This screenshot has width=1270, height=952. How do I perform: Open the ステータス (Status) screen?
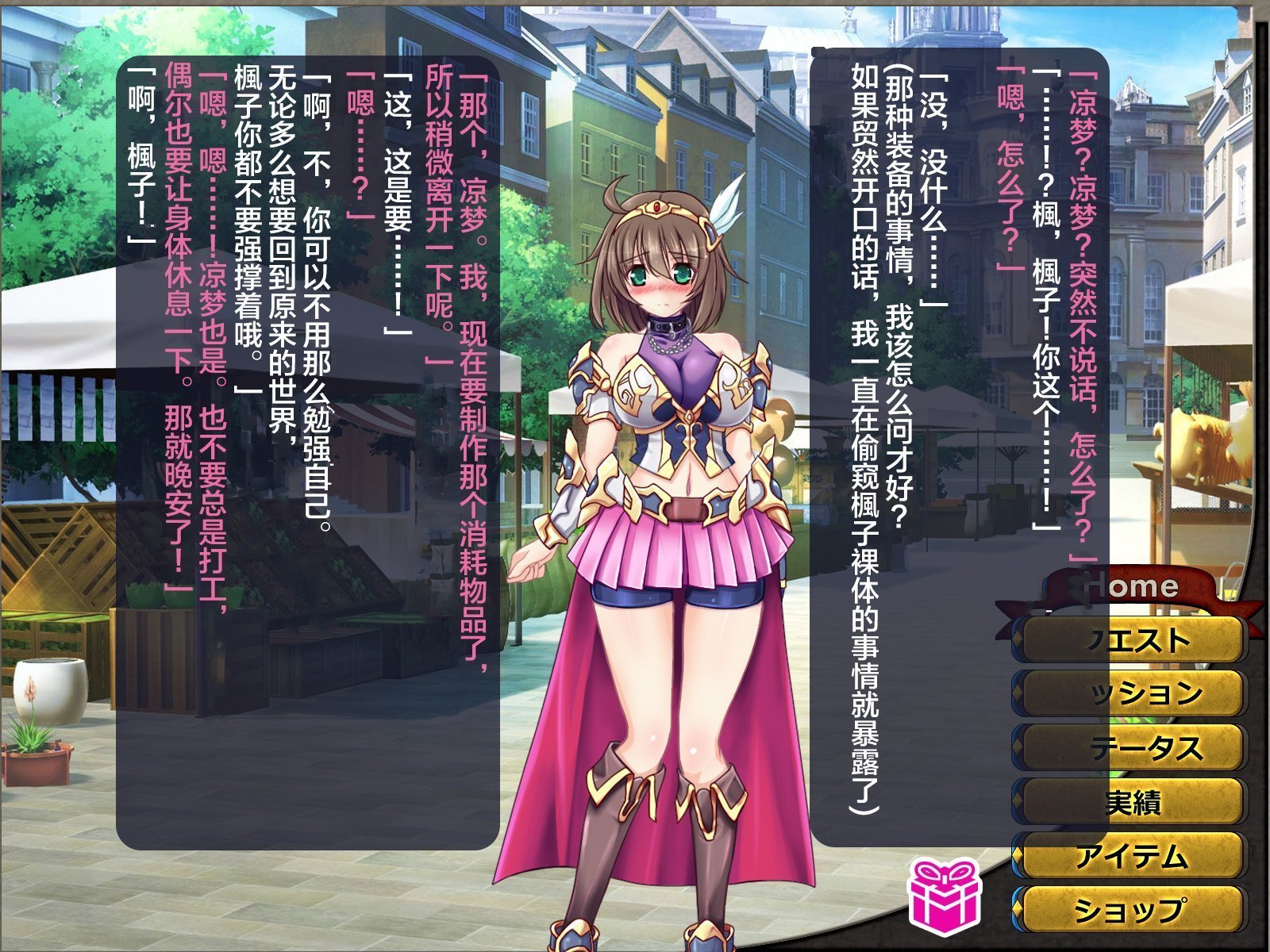[1131, 747]
